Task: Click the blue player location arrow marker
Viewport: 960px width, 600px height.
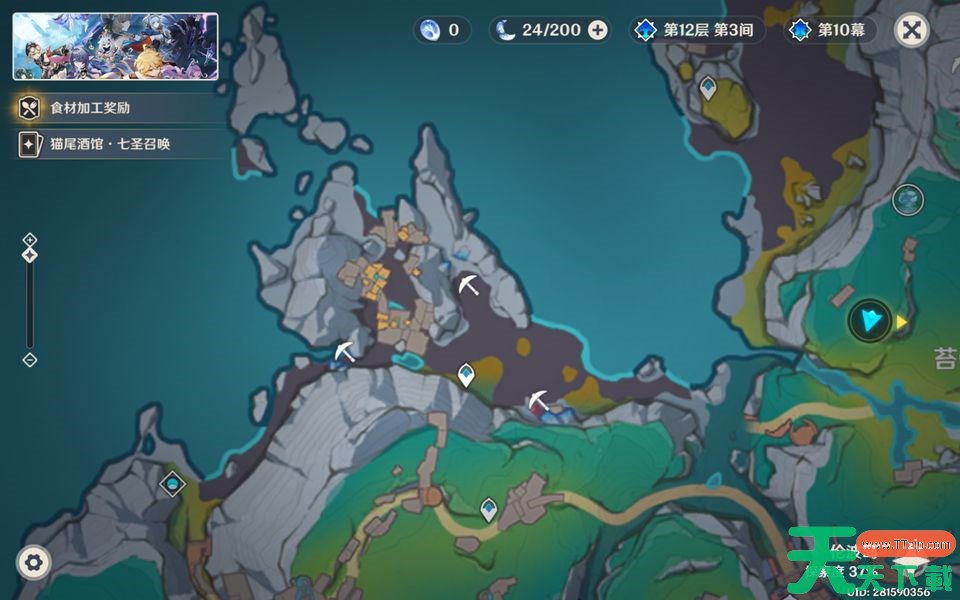Action: [870, 321]
